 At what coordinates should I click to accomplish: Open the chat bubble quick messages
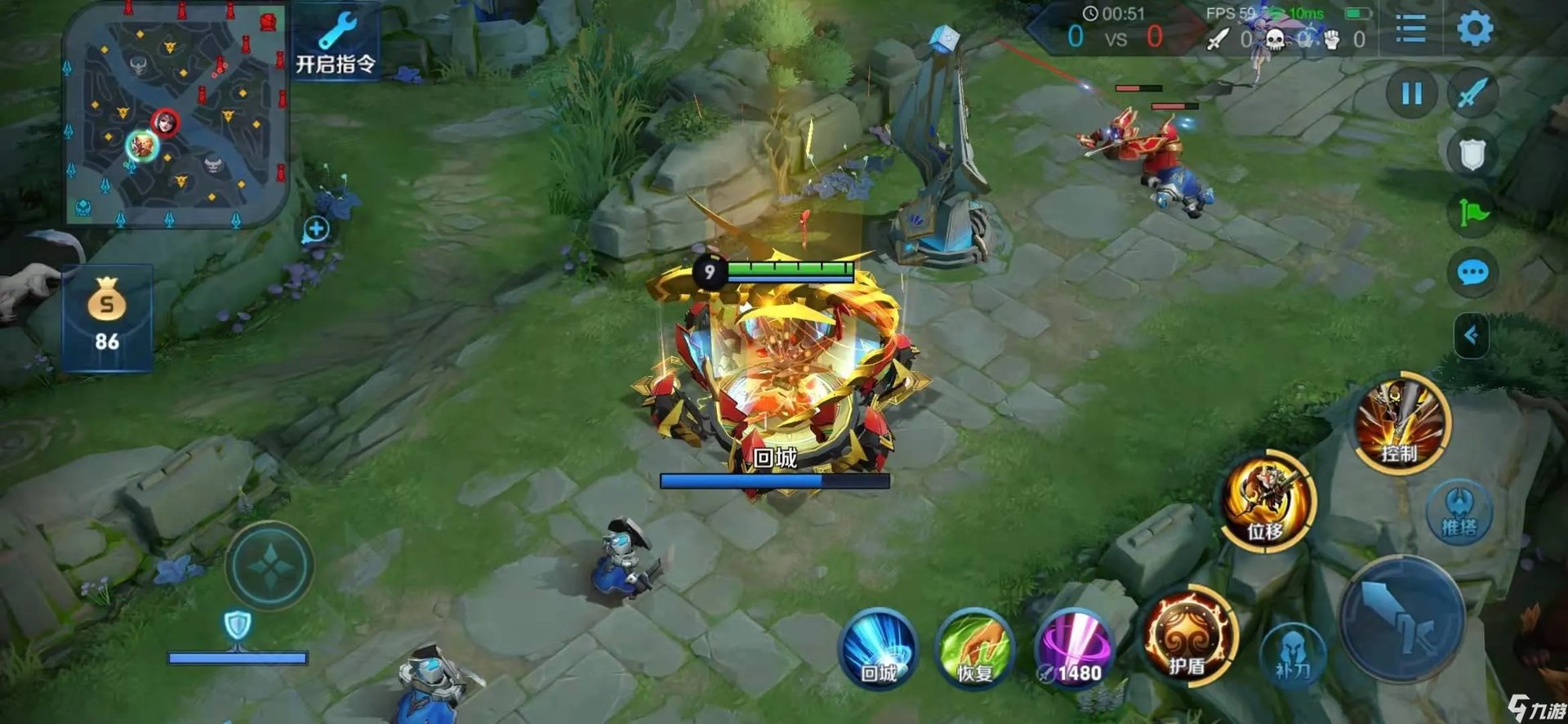click(x=1472, y=273)
